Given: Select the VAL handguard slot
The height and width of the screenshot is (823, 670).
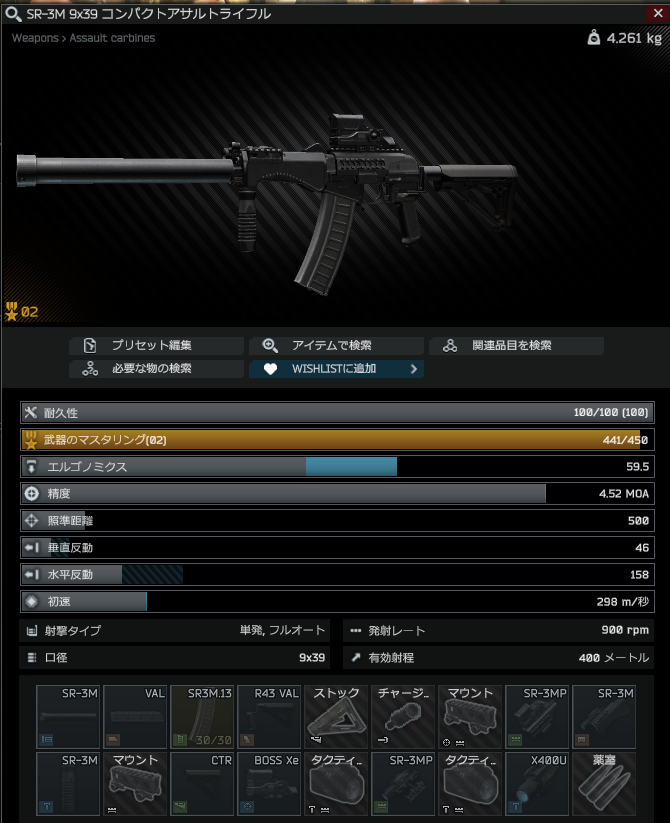Looking at the screenshot, I should [135, 716].
